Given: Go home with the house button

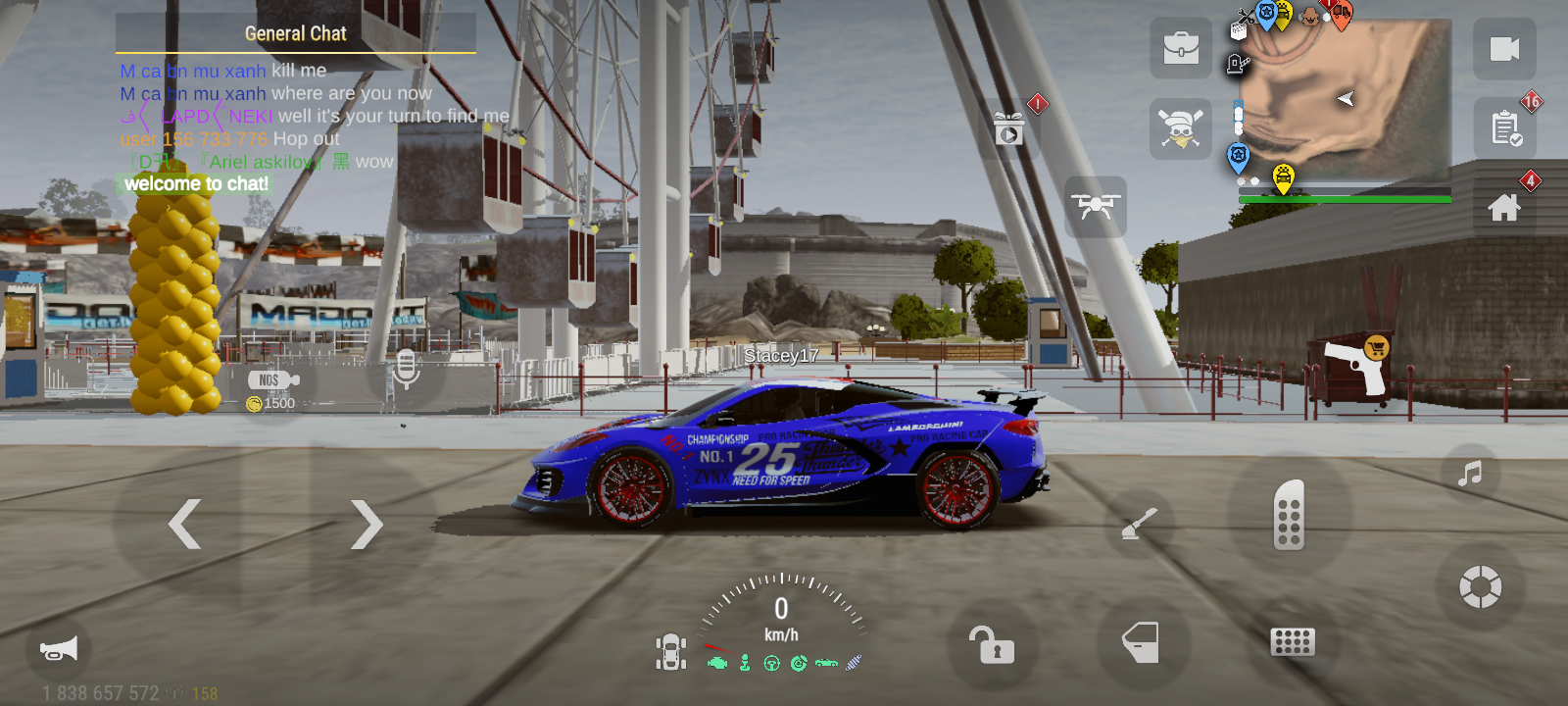Looking at the screenshot, I should (1504, 207).
